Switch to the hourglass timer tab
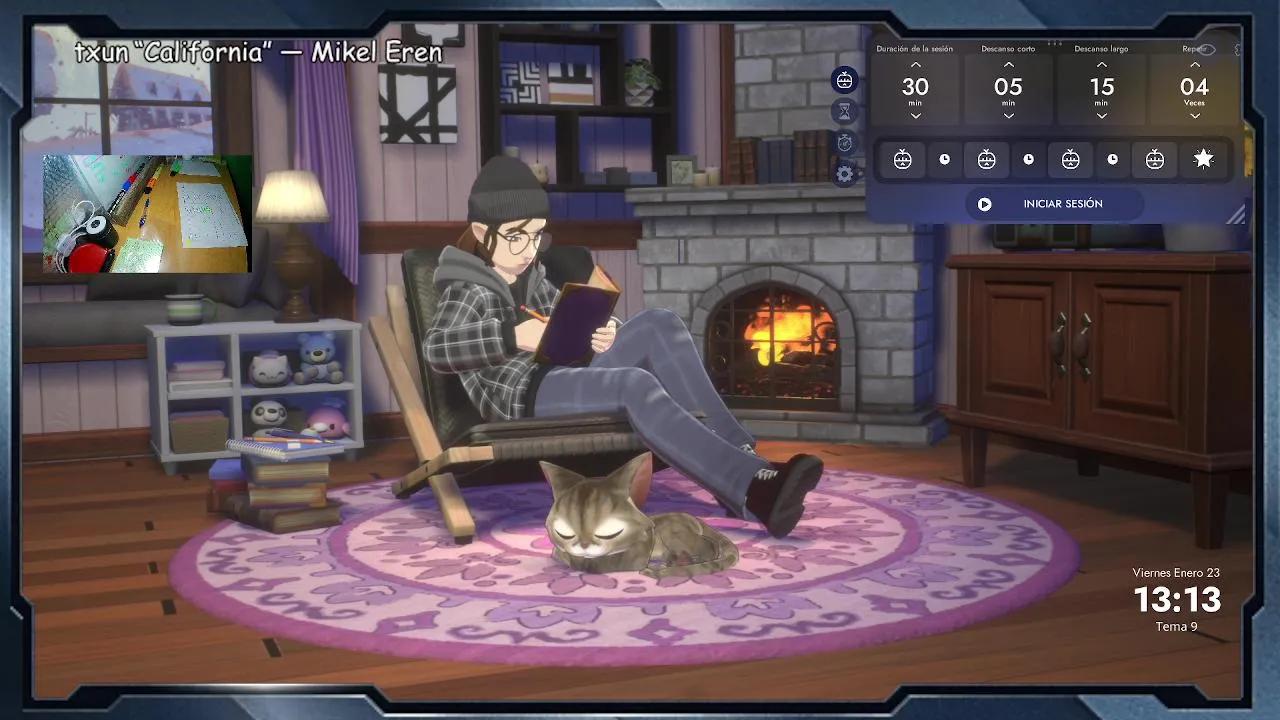1280x720 pixels. click(843, 112)
